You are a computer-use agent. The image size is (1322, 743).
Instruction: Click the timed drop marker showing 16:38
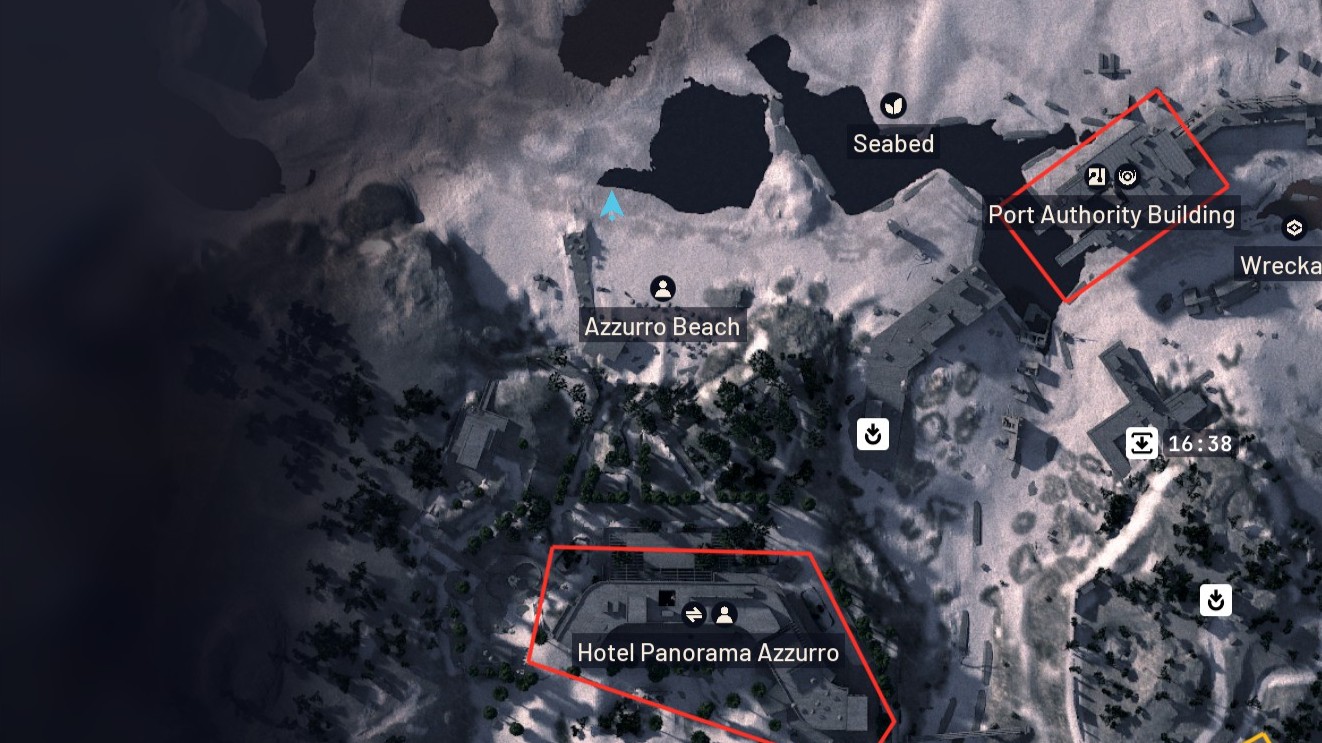click(x=1142, y=442)
